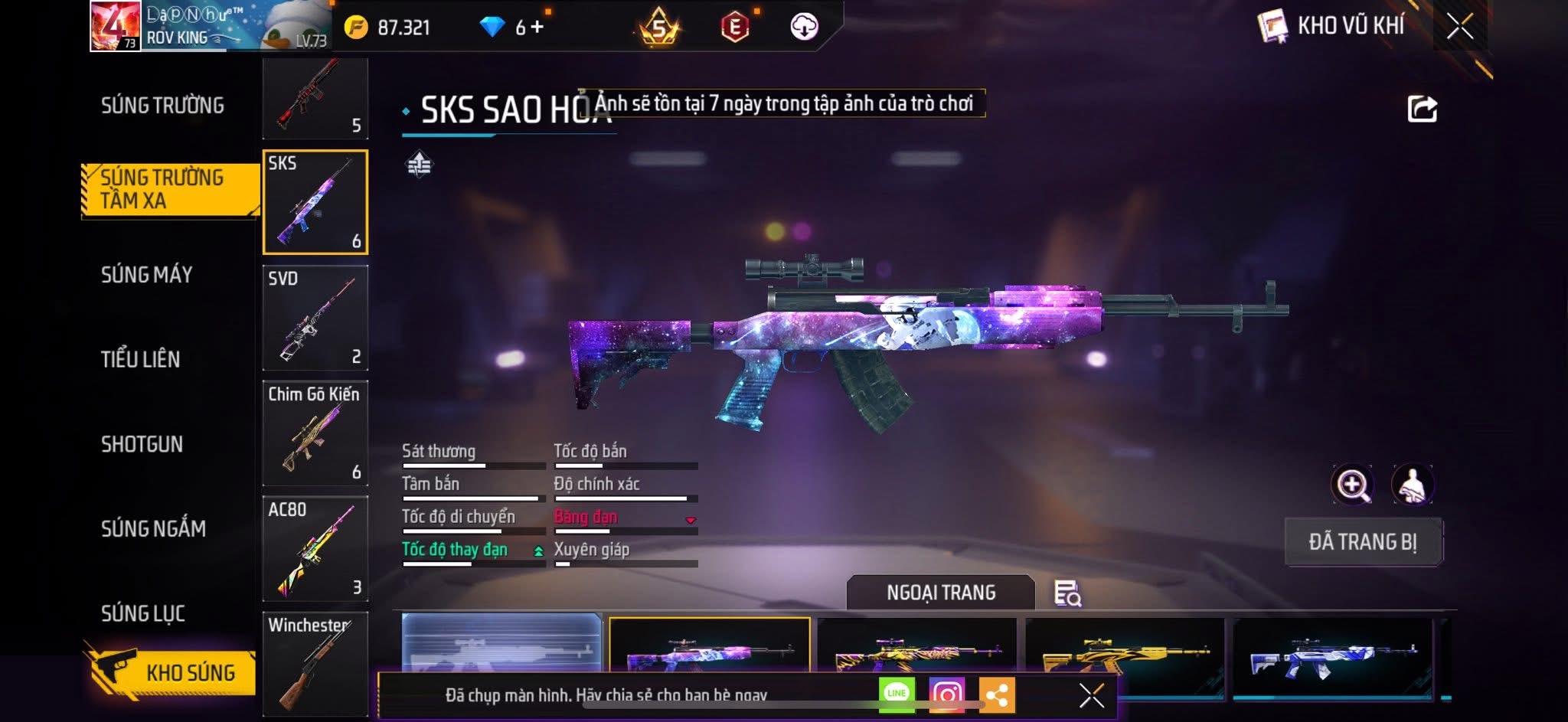Select the Tiểu Liên category
Viewport: 1568px width, 722px height.
(x=140, y=359)
